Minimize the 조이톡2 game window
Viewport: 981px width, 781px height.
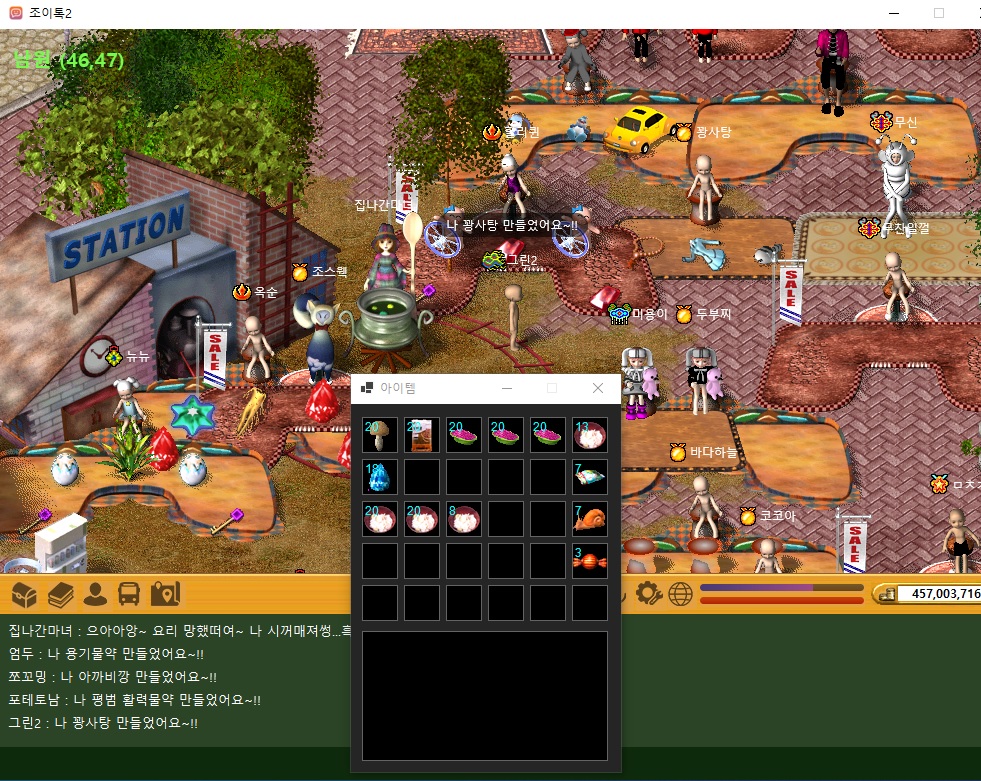[x=893, y=13]
